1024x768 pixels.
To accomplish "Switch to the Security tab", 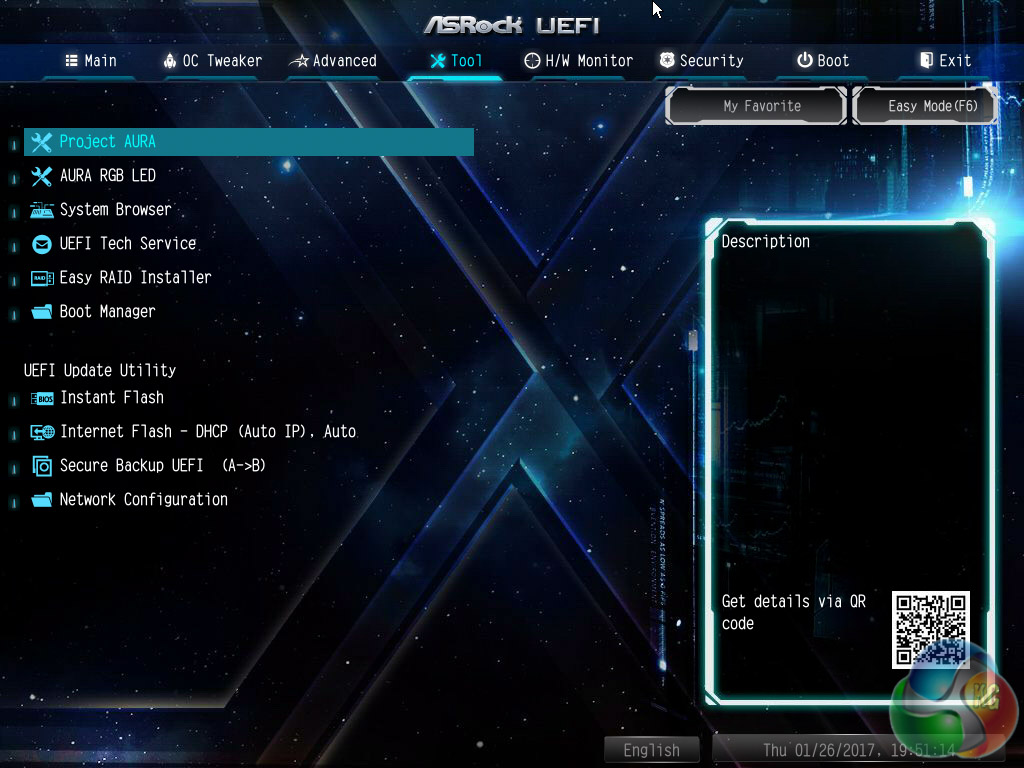I will point(701,61).
